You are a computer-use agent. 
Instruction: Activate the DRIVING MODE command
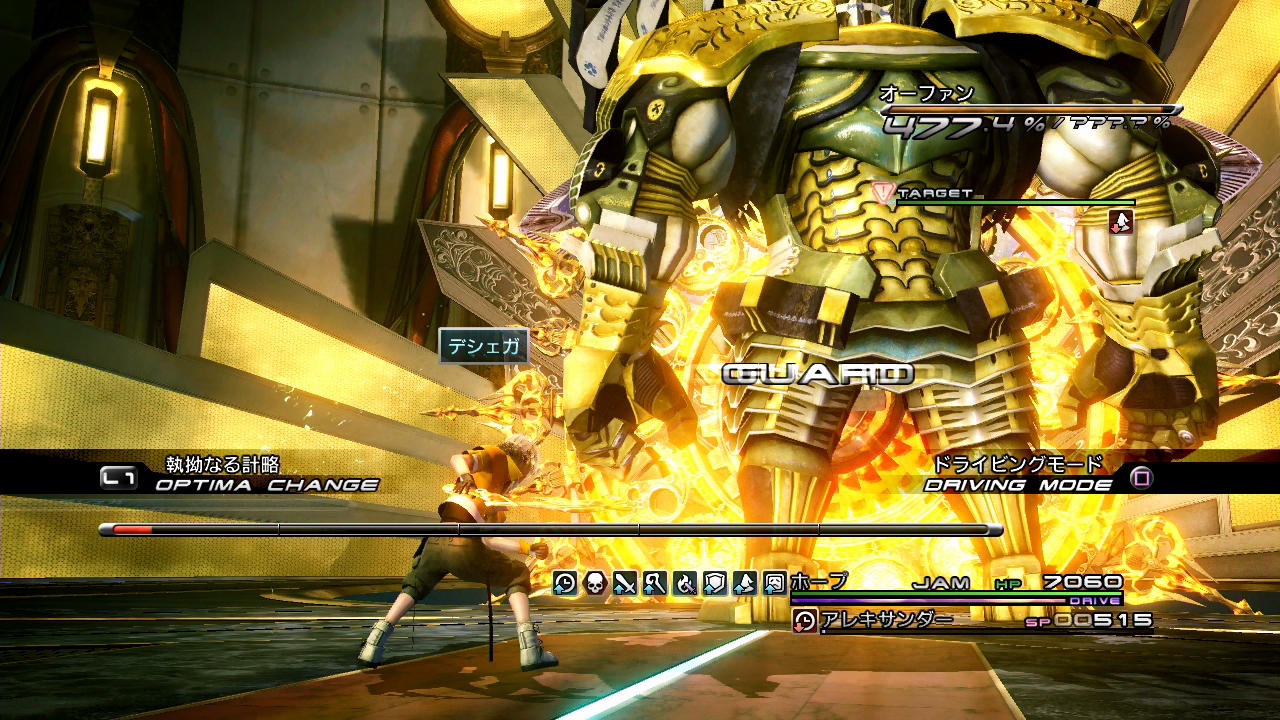coord(1018,485)
